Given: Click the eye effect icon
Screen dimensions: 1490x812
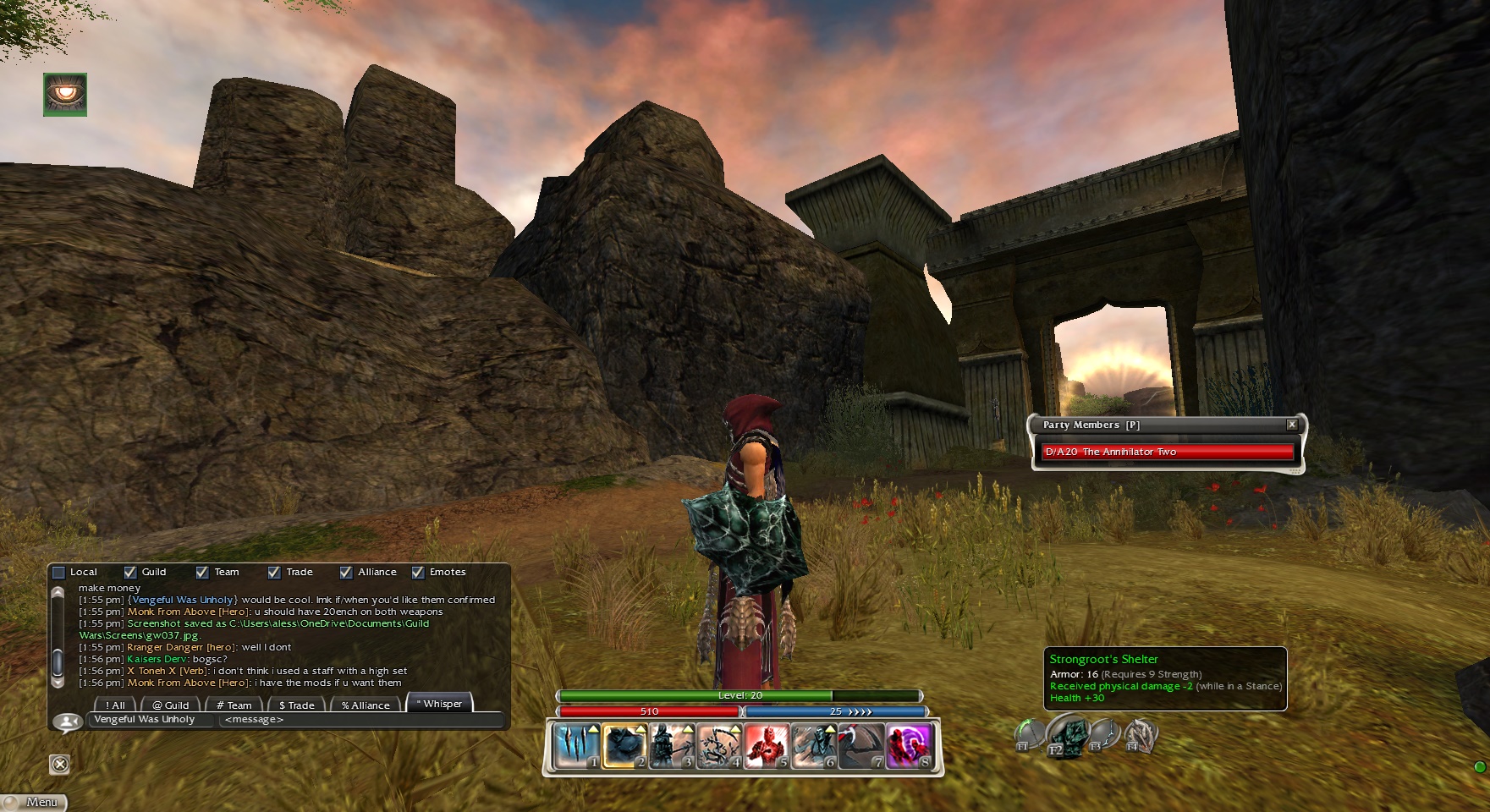Looking at the screenshot, I should pyautogui.click(x=65, y=94).
